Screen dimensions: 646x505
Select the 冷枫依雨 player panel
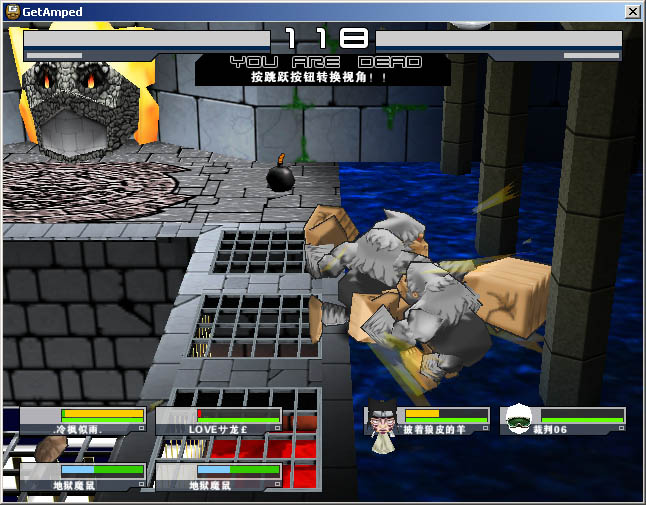pos(83,421)
